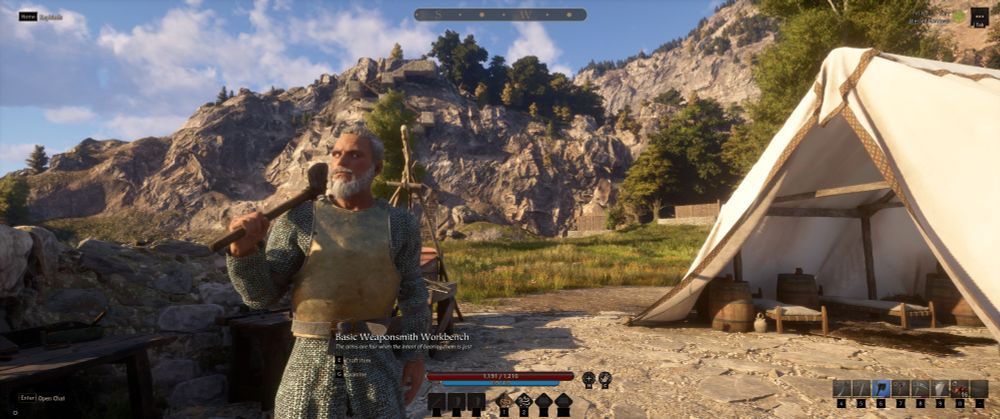
Task: Select the item in hotbar slot 7
Action: point(901,388)
